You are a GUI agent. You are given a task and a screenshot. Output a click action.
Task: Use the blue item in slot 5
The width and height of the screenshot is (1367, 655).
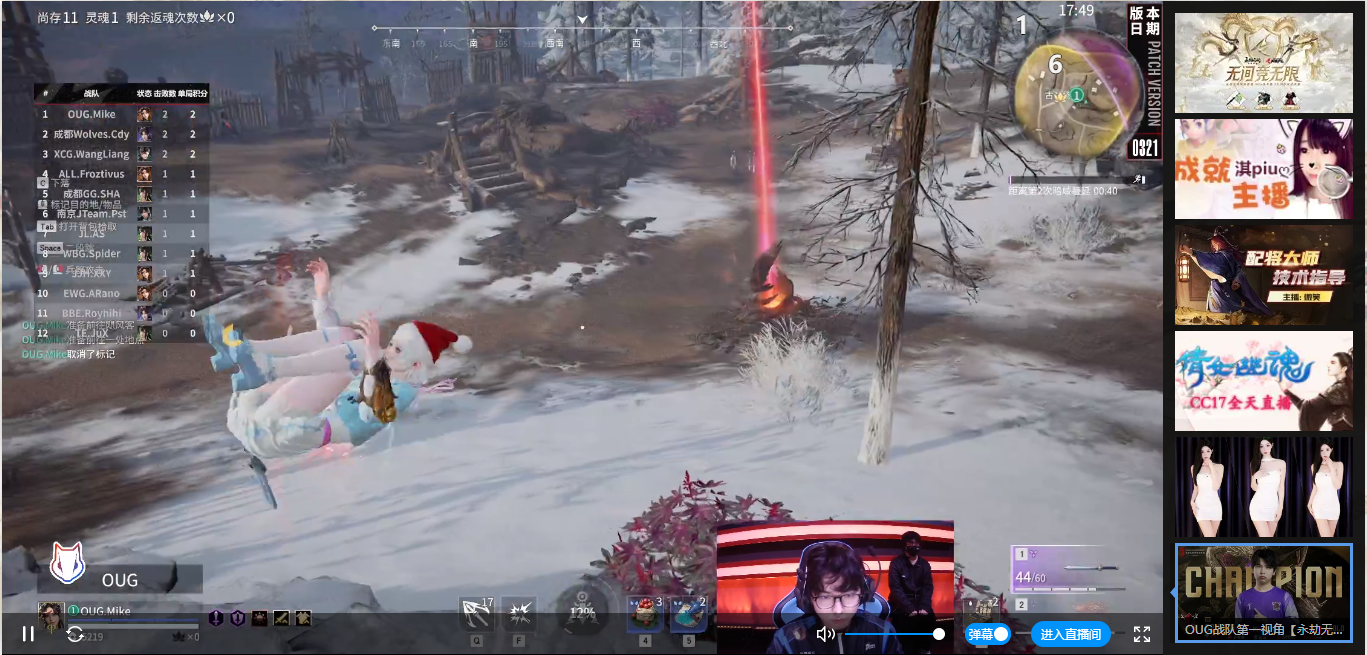click(x=688, y=613)
